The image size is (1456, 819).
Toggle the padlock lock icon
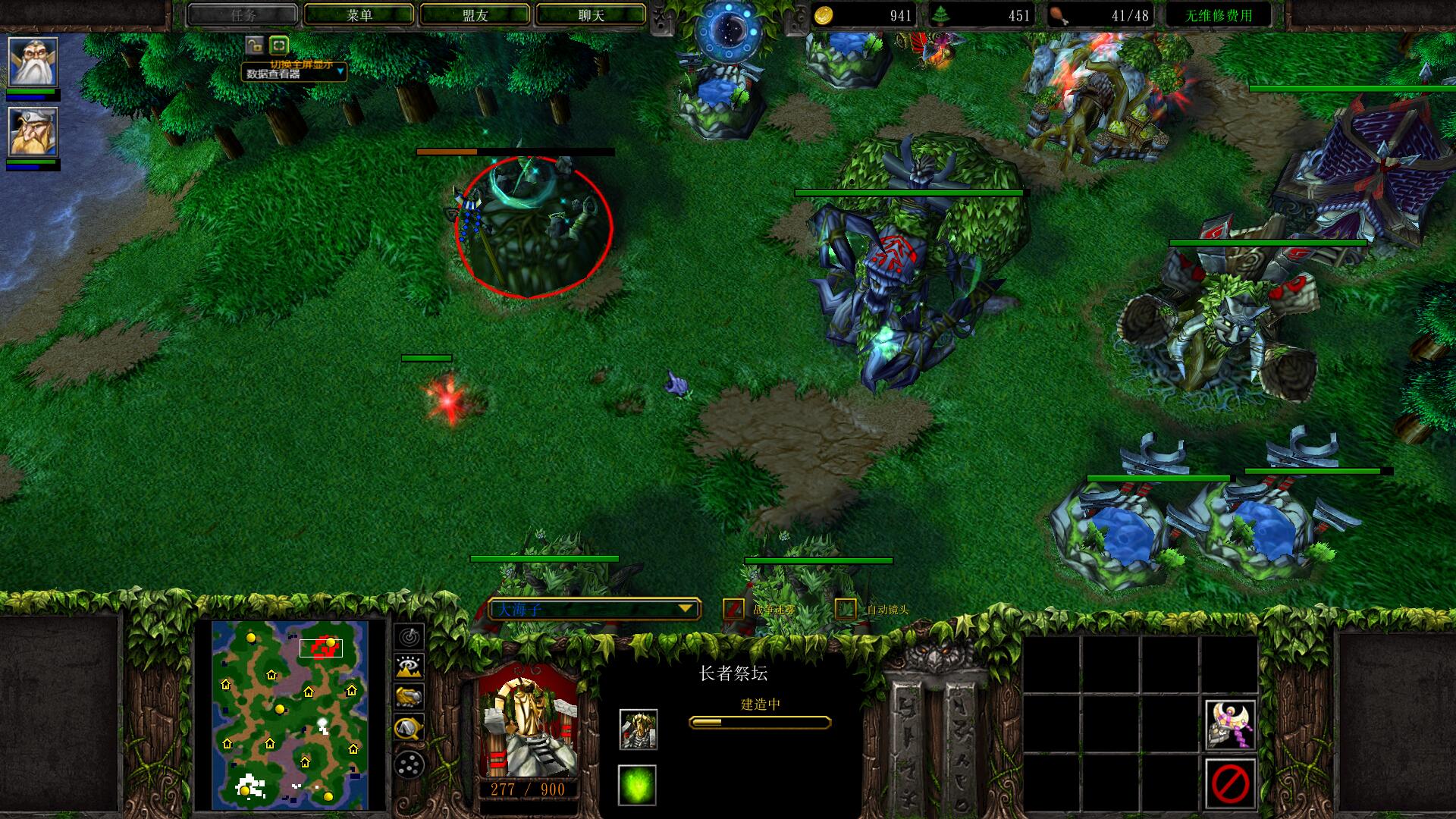[254, 45]
